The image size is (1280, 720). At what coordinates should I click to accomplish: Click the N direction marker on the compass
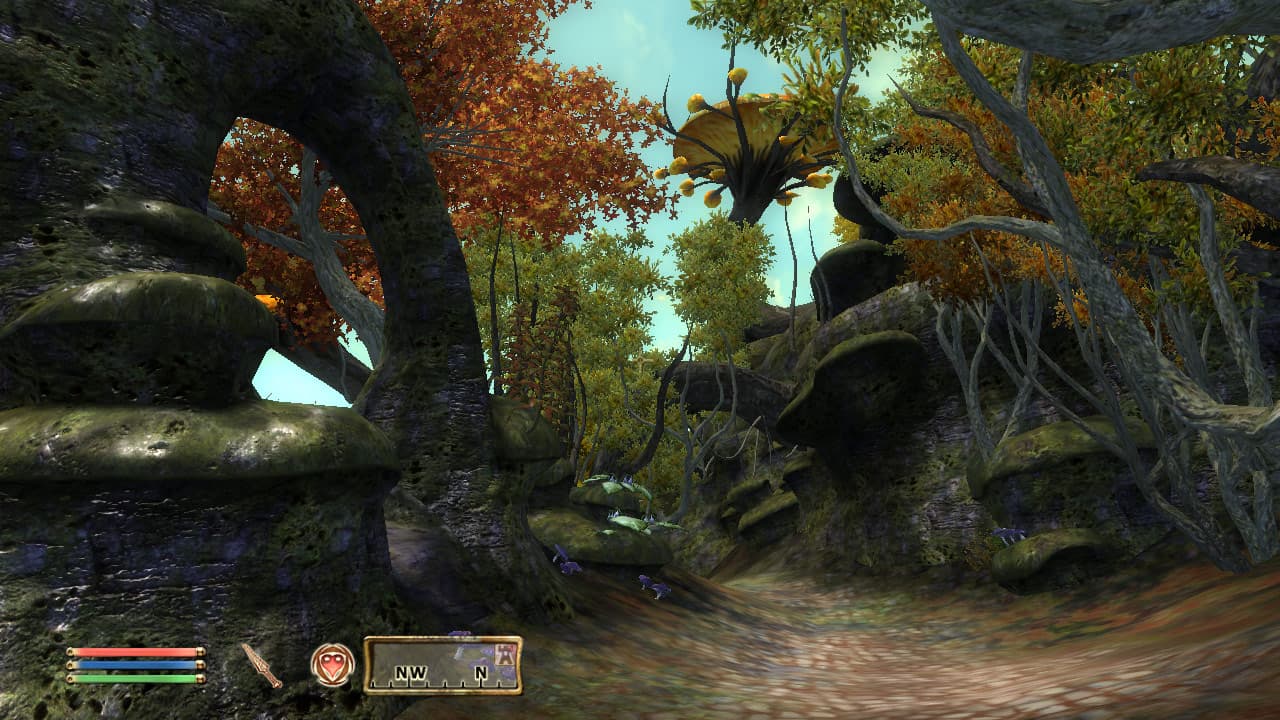coord(482,672)
